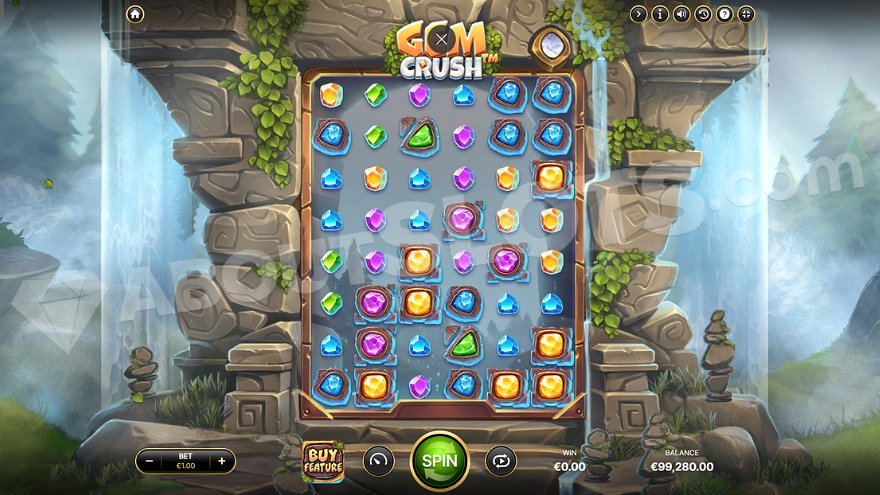
Task: Toggle sound with the speaker icon
Action: coord(682,14)
